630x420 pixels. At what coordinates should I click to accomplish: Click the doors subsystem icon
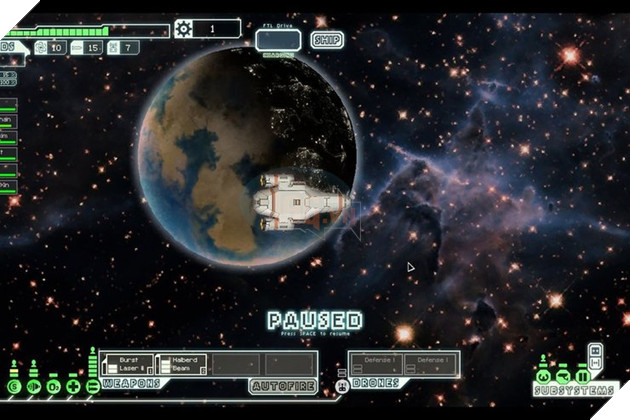pos(582,376)
